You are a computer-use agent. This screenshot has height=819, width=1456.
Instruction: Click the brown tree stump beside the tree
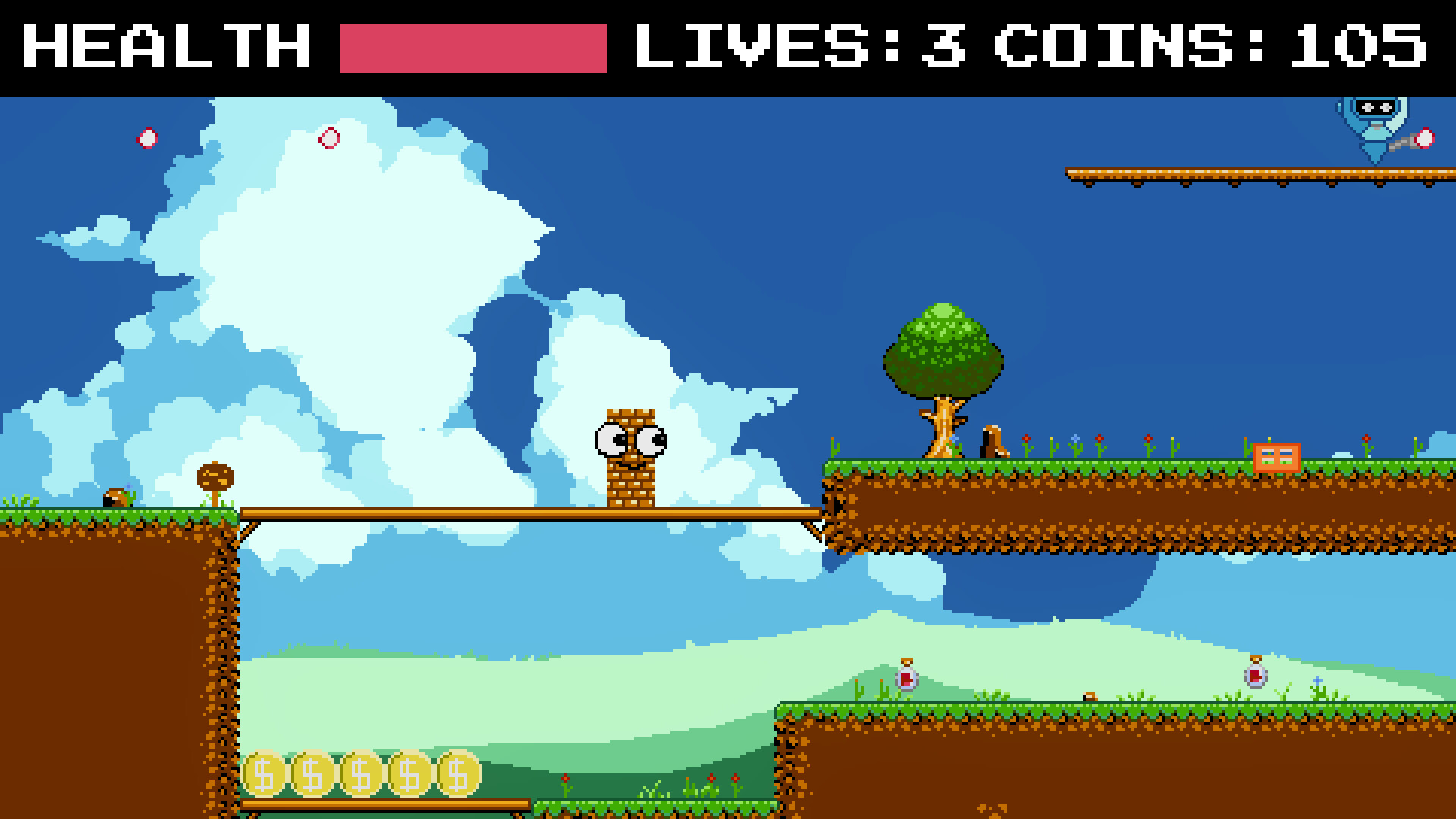(x=990, y=440)
